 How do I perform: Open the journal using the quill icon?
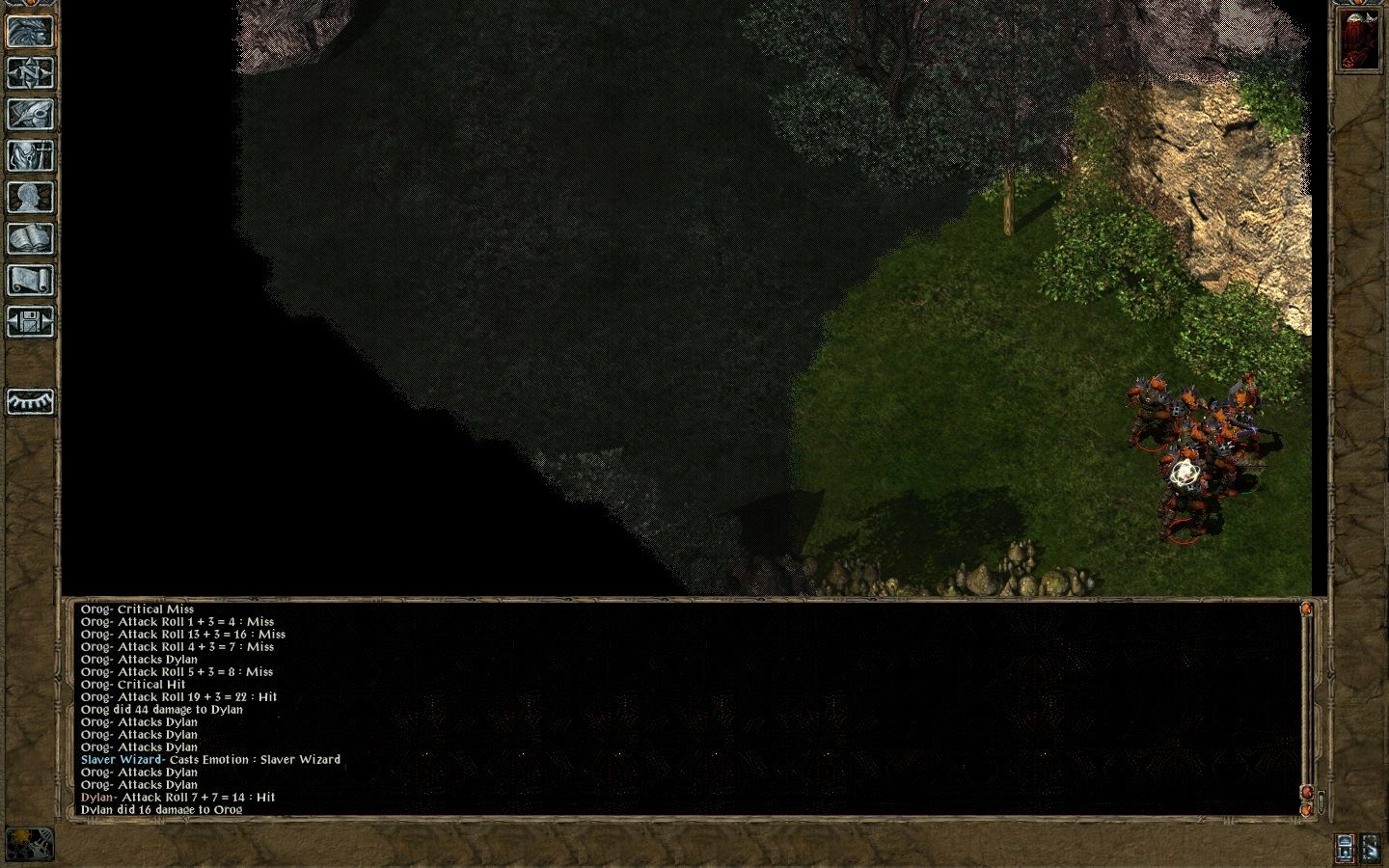30,114
